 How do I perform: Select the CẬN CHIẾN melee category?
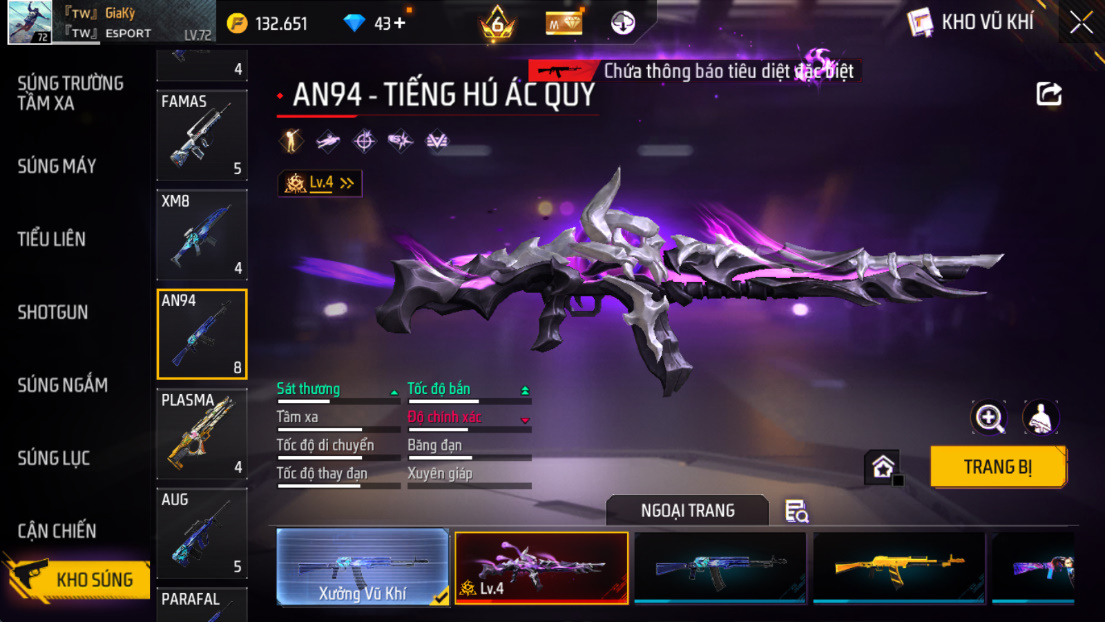(57, 531)
